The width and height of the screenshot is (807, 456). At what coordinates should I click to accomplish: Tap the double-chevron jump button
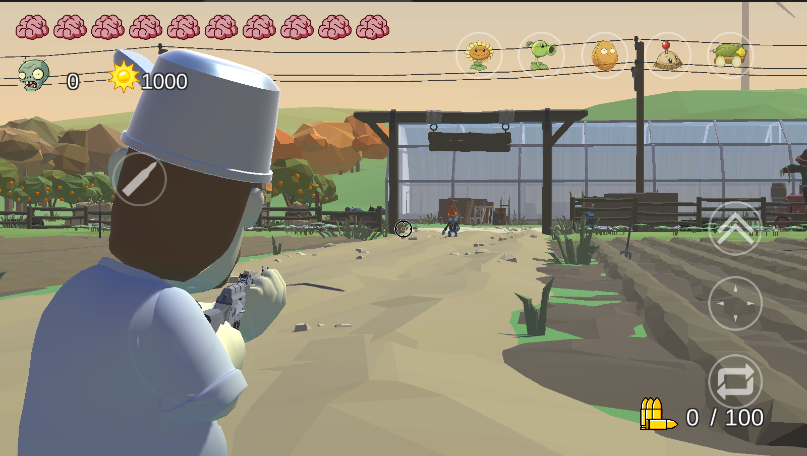point(735,227)
